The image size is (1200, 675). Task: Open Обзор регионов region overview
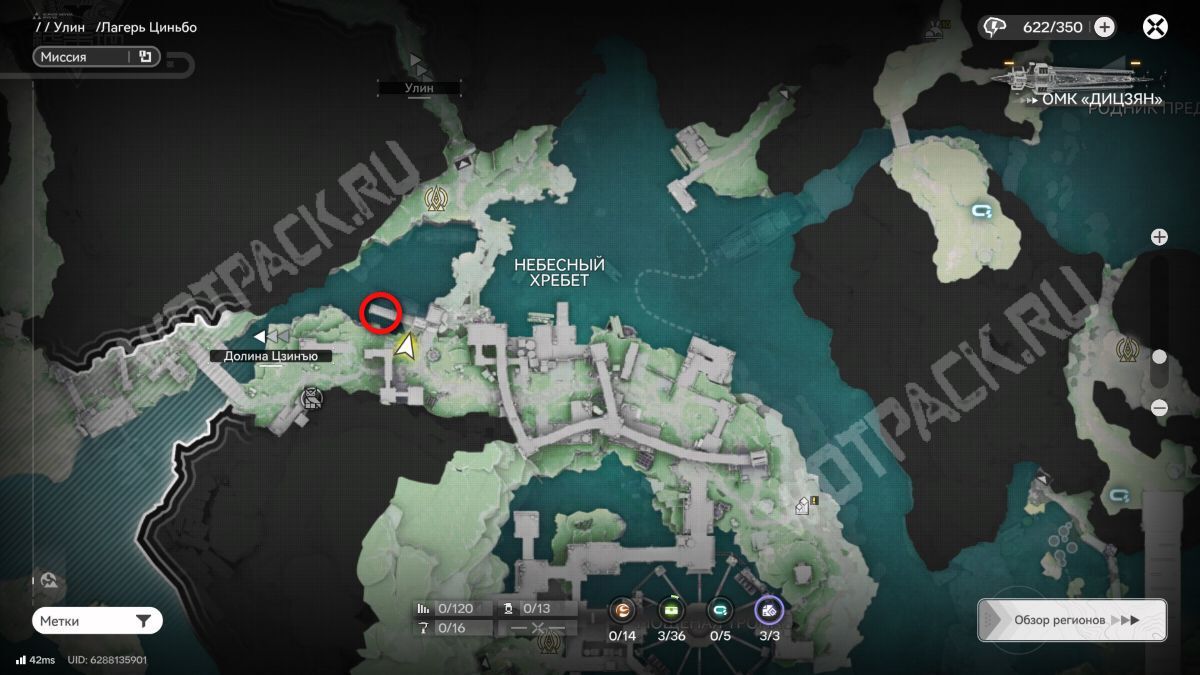pyautogui.click(x=1072, y=620)
